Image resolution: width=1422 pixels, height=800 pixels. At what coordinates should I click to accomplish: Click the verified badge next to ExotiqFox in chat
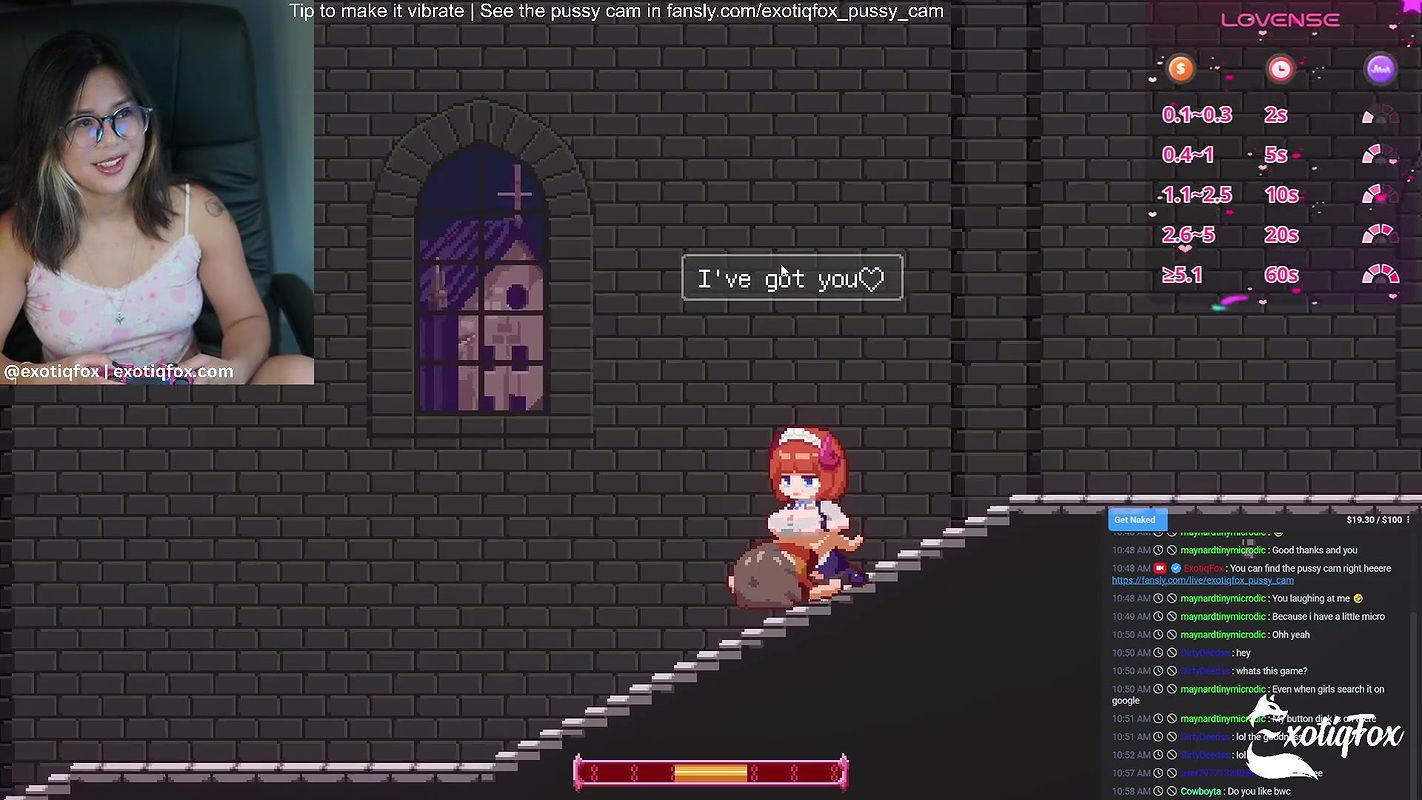pyautogui.click(x=1176, y=568)
